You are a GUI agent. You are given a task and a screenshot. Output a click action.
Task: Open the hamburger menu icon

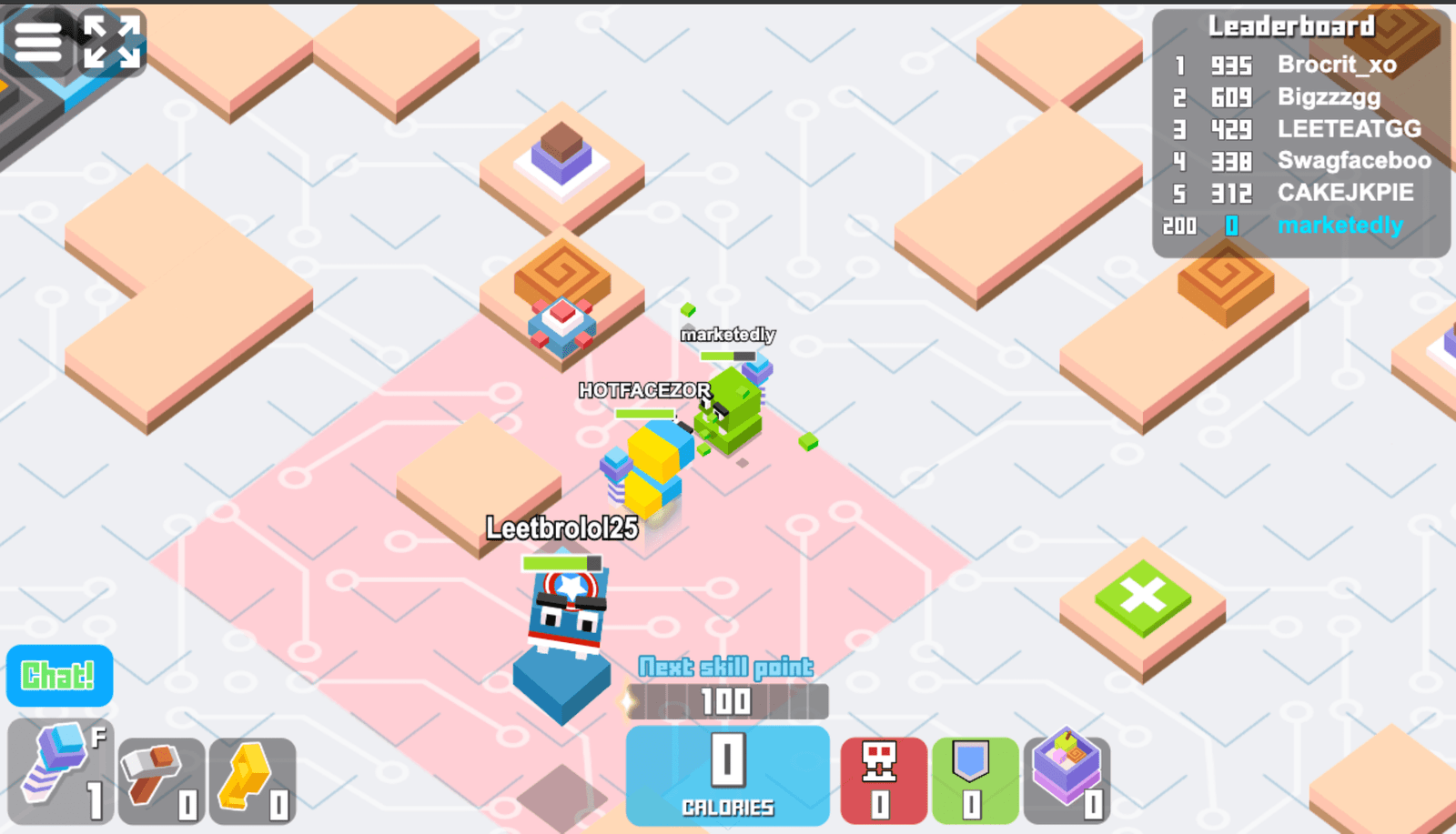point(37,40)
